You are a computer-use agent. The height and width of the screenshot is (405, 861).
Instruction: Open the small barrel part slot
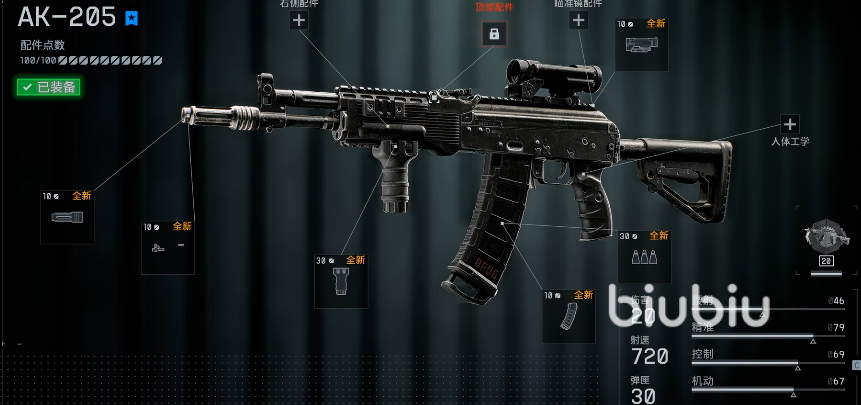click(x=167, y=248)
